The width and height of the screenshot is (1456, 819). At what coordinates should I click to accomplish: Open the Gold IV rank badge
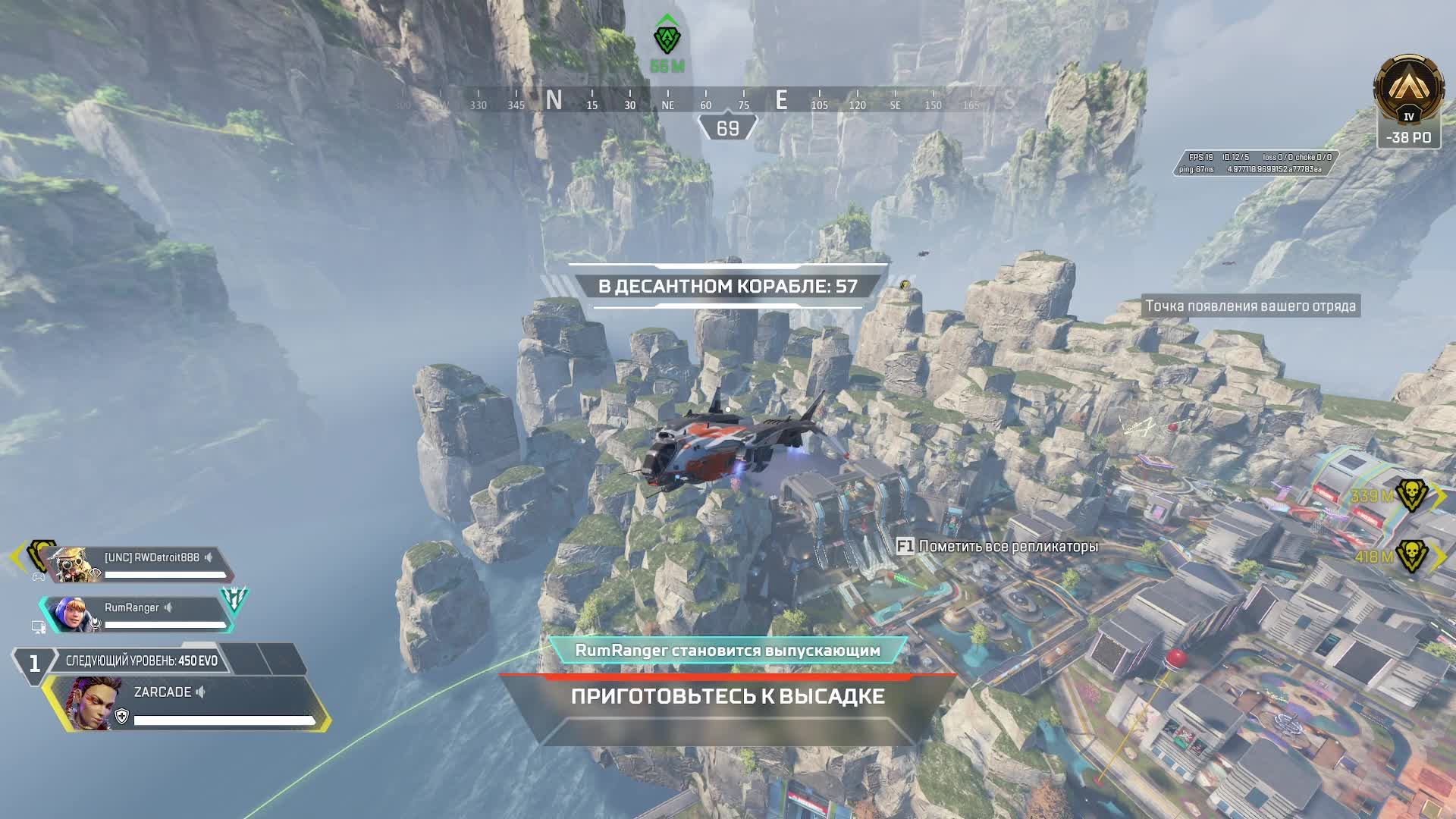point(1409,93)
